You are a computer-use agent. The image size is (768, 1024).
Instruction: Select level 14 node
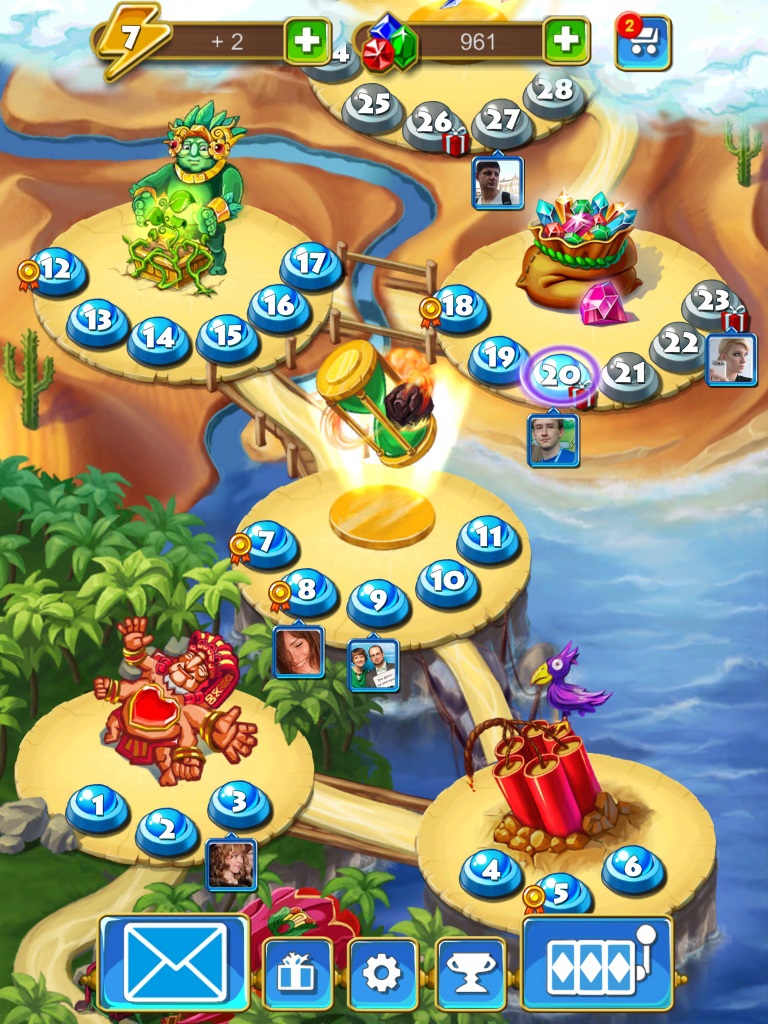click(158, 339)
